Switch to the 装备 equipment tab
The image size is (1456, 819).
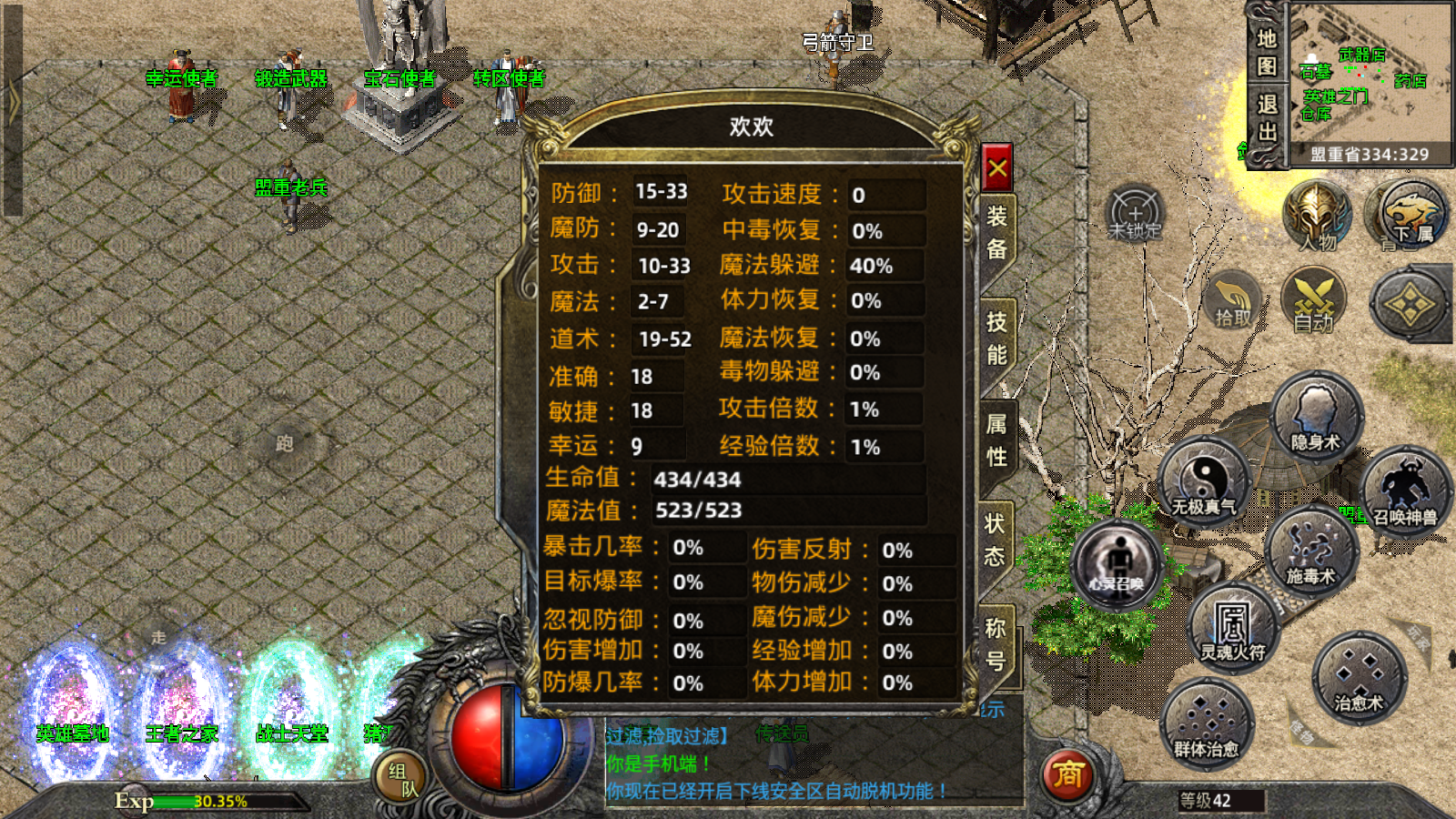tap(997, 232)
